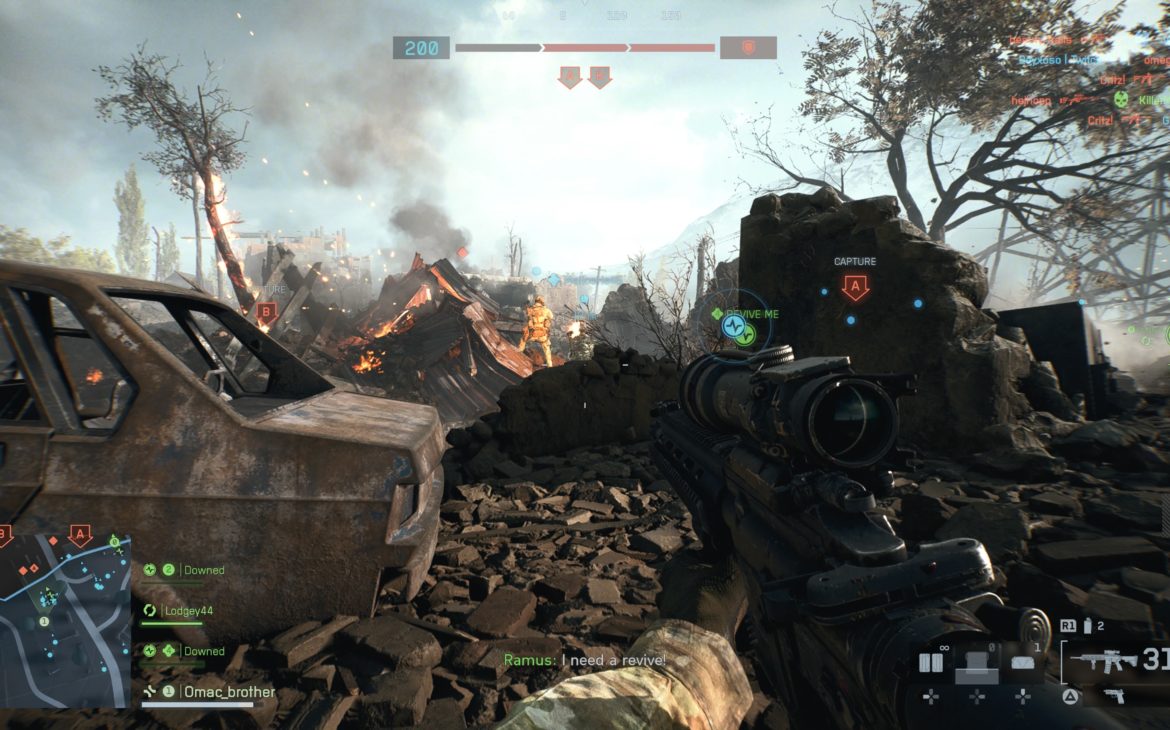Open the minimap
This screenshot has height=730, width=1170.
(65, 620)
